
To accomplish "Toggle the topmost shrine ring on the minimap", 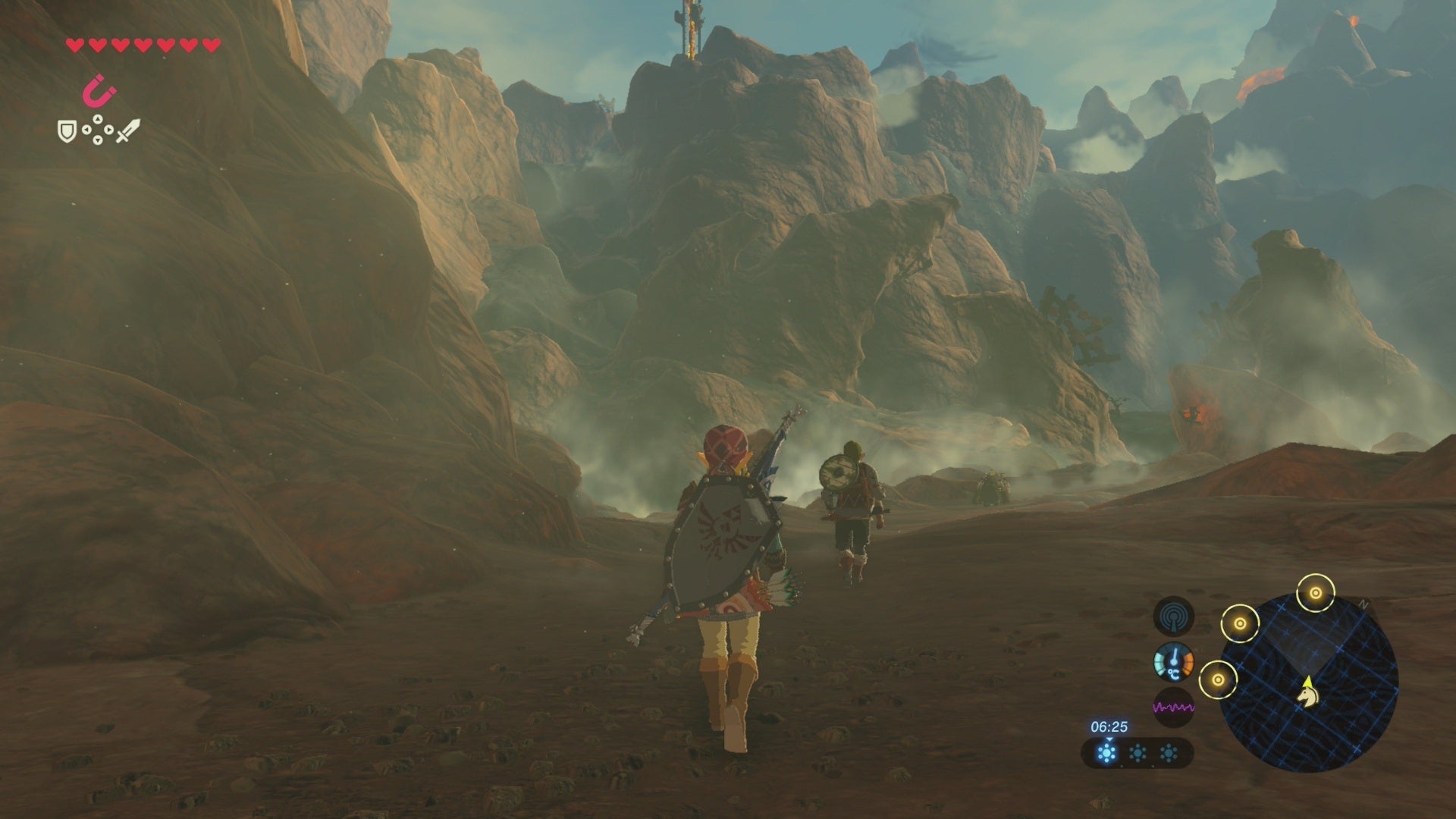I will pyautogui.click(x=1315, y=593).
